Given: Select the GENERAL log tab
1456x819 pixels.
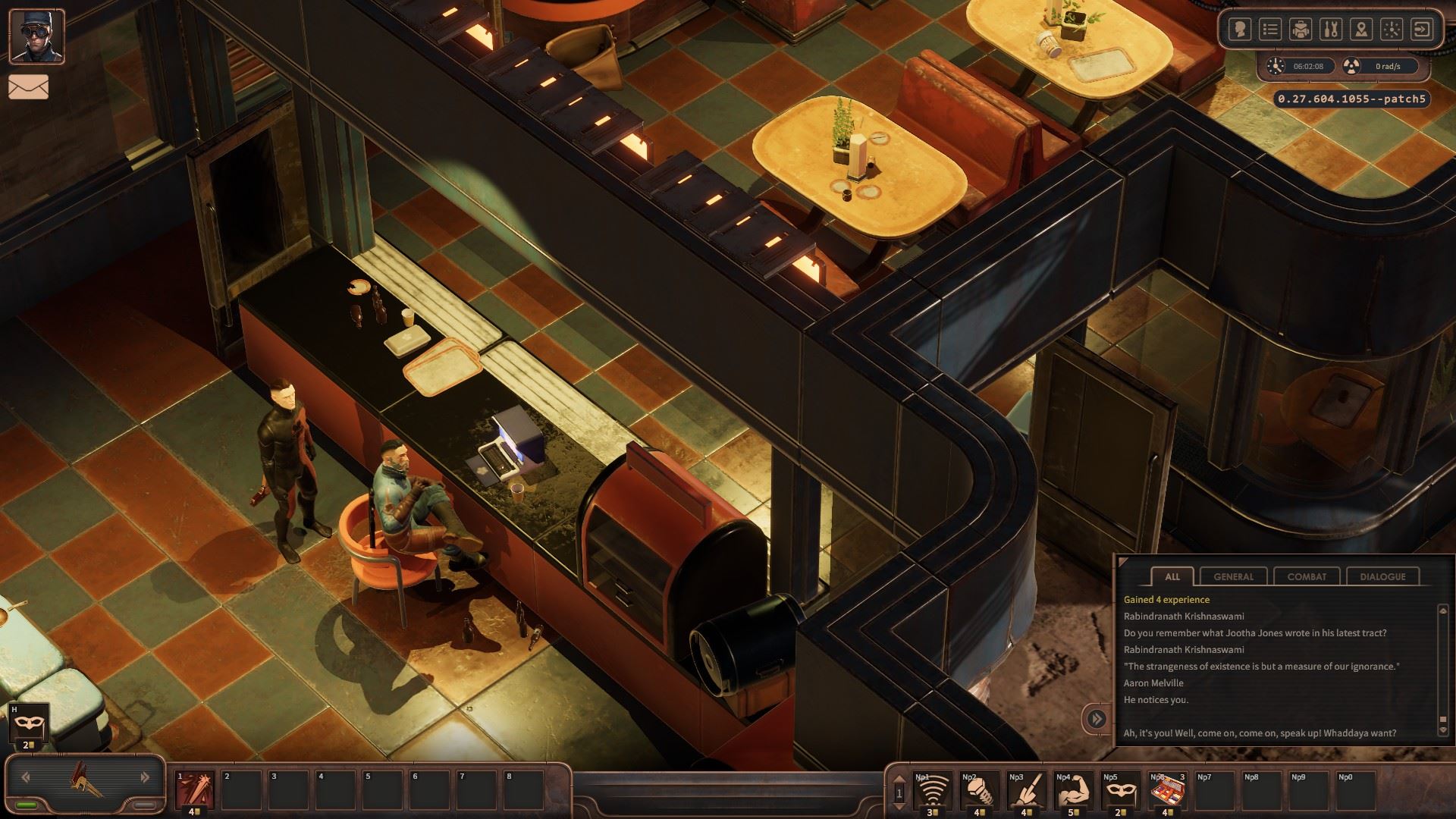Looking at the screenshot, I should (1234, 576).
